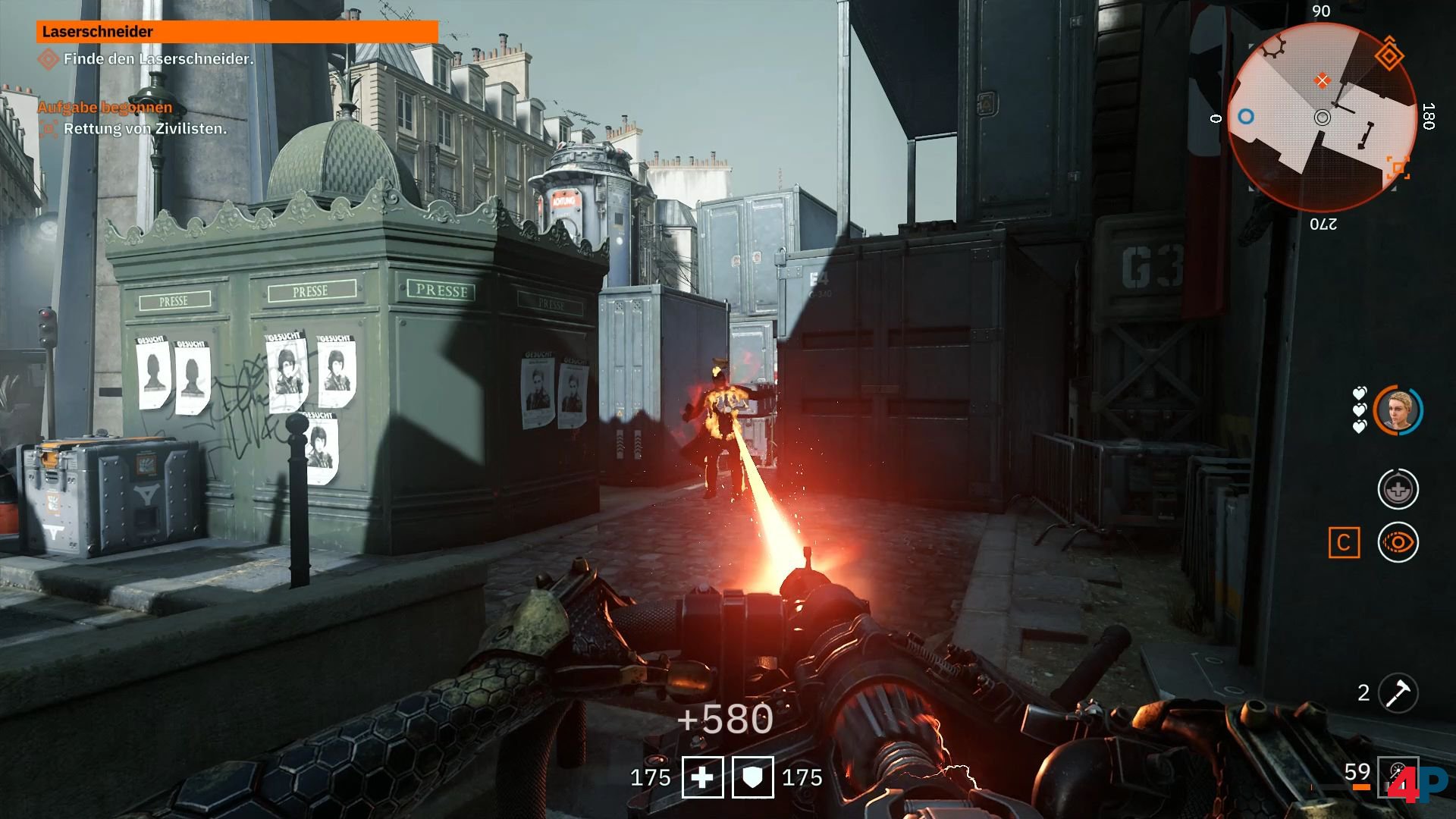
Task: Click the health cross icon
Action: coord(702,777)
